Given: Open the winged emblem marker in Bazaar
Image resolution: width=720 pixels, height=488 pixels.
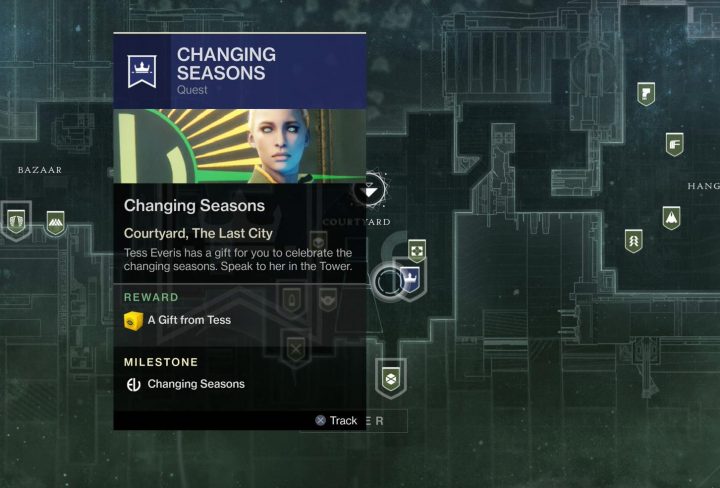Looking at the screenshot, I should (x=16, y=220).
